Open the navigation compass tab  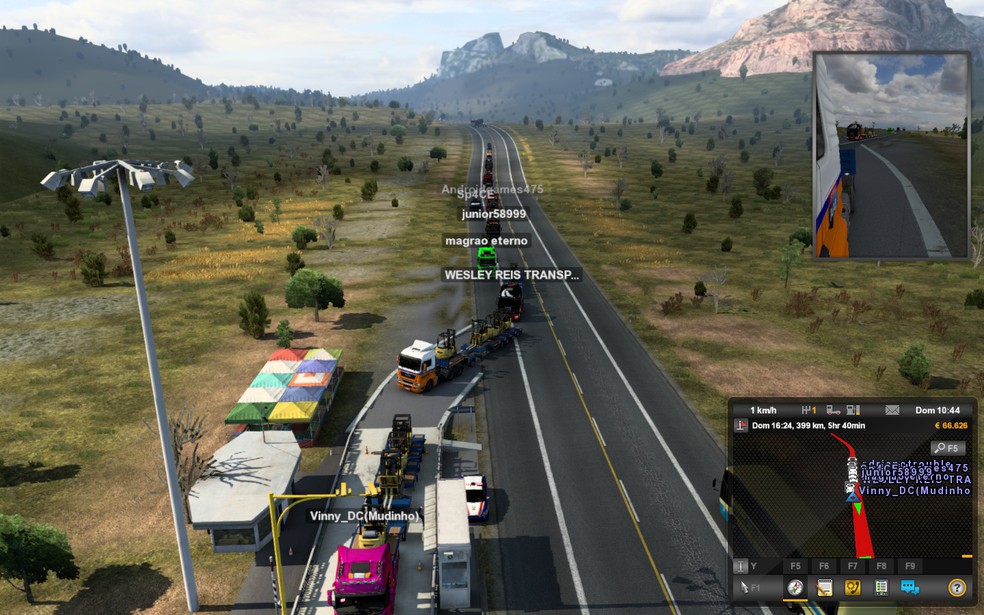pyautogui.click(x=795, y=588)
